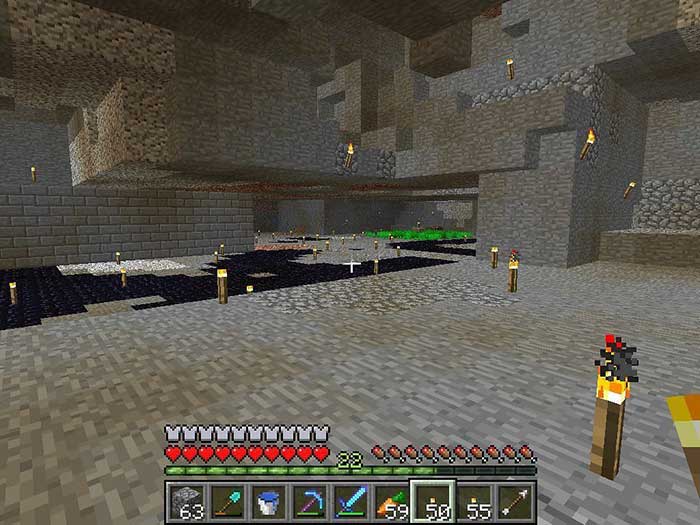Equip the diamond sword
Viewport: 700px width, 525px height.
pyautogui.click(x=350, y=501)
